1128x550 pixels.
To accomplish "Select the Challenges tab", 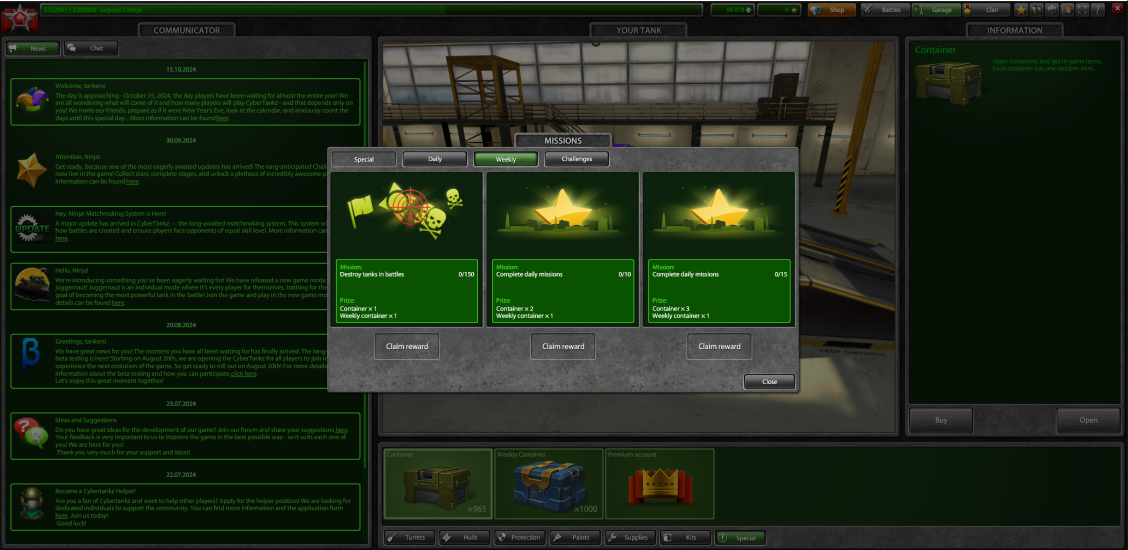I will coord(576,159).
